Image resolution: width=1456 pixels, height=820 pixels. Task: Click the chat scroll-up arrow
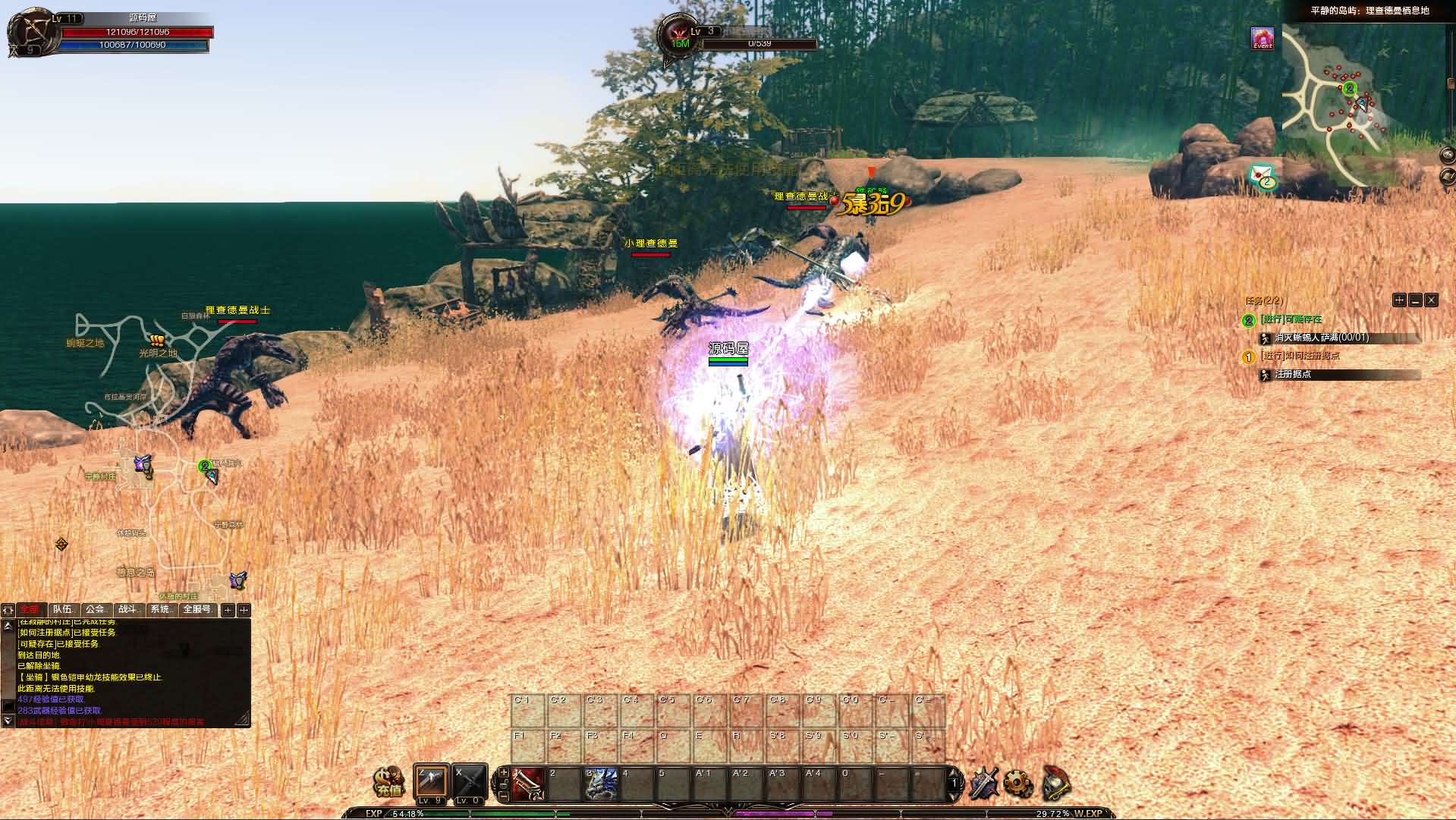pyautogui.click(x=8, y=624)
